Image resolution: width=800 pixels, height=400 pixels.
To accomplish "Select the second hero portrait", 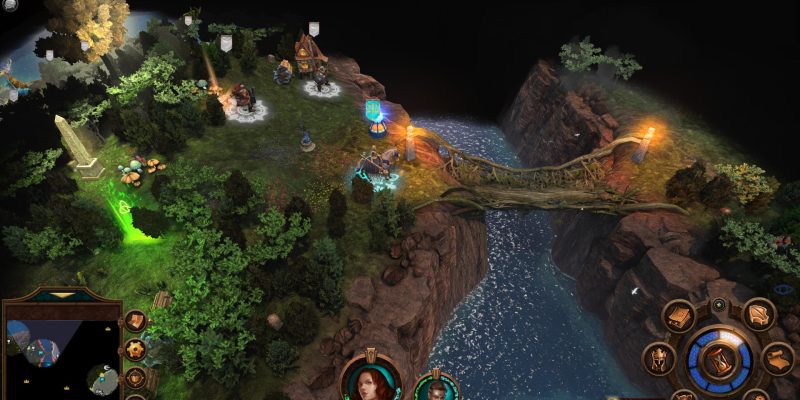I will pos(435,390).
